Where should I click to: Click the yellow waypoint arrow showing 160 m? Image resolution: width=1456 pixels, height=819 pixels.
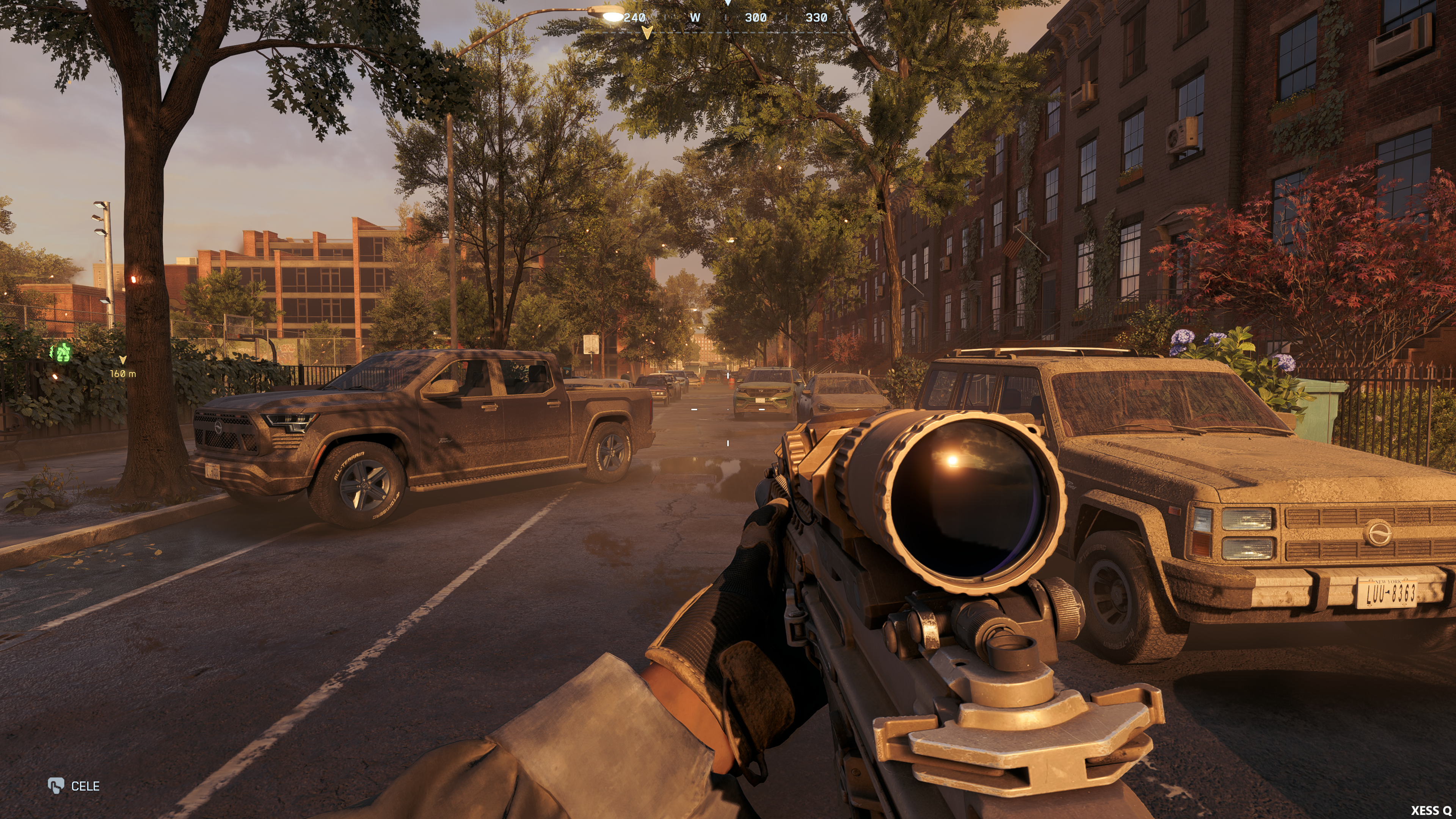point(122,360)
